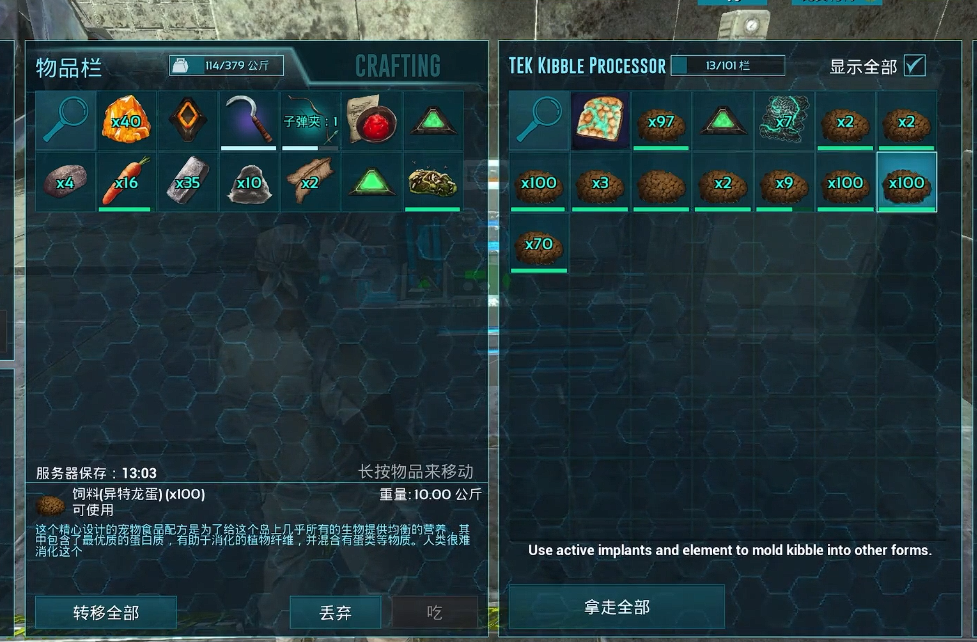Screen dimensions: 977x642
Task: Click the 丢弃 drop button
Action: 336,612
